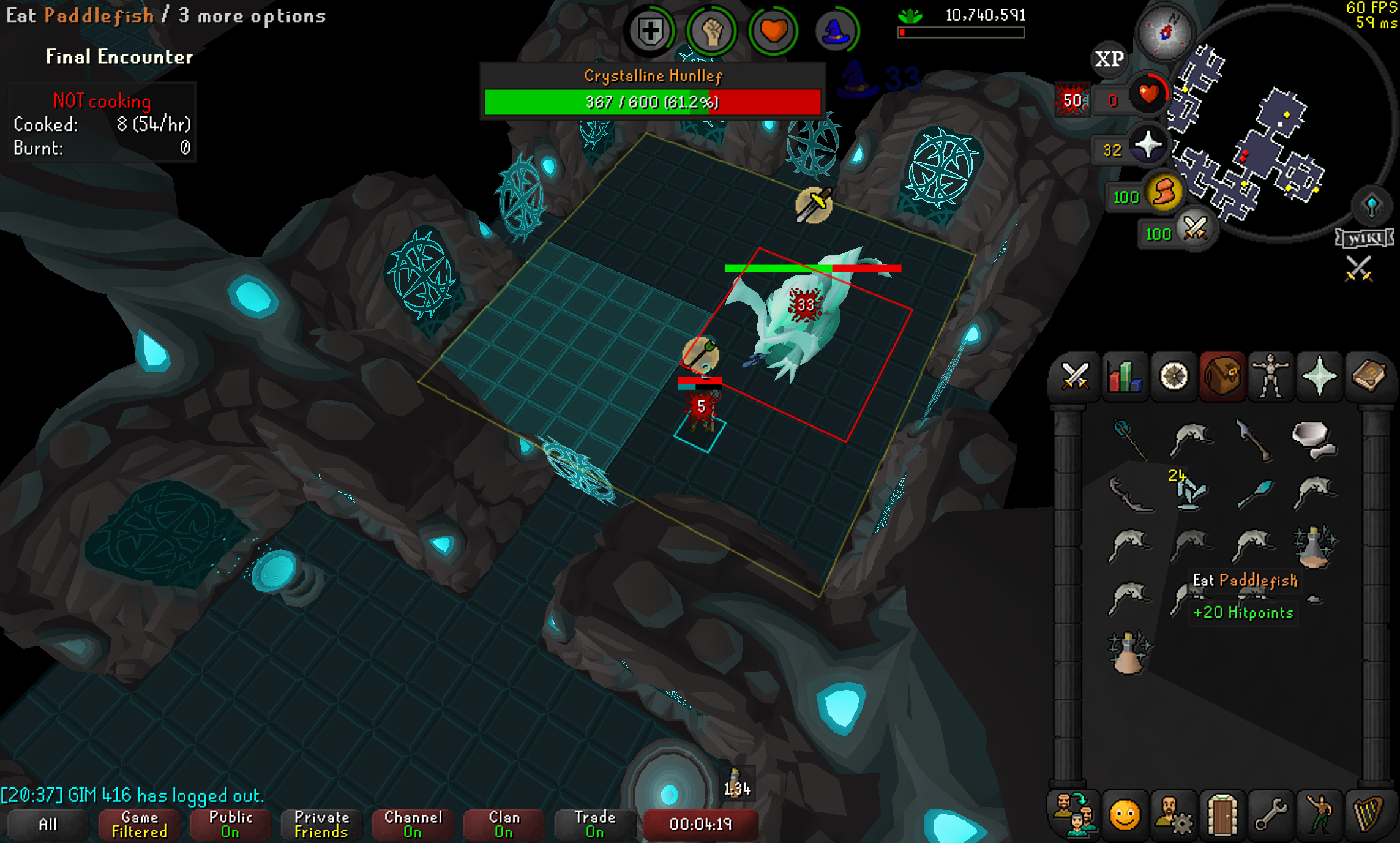
Task: Open the Combat Options tab
Action: 1075,377
